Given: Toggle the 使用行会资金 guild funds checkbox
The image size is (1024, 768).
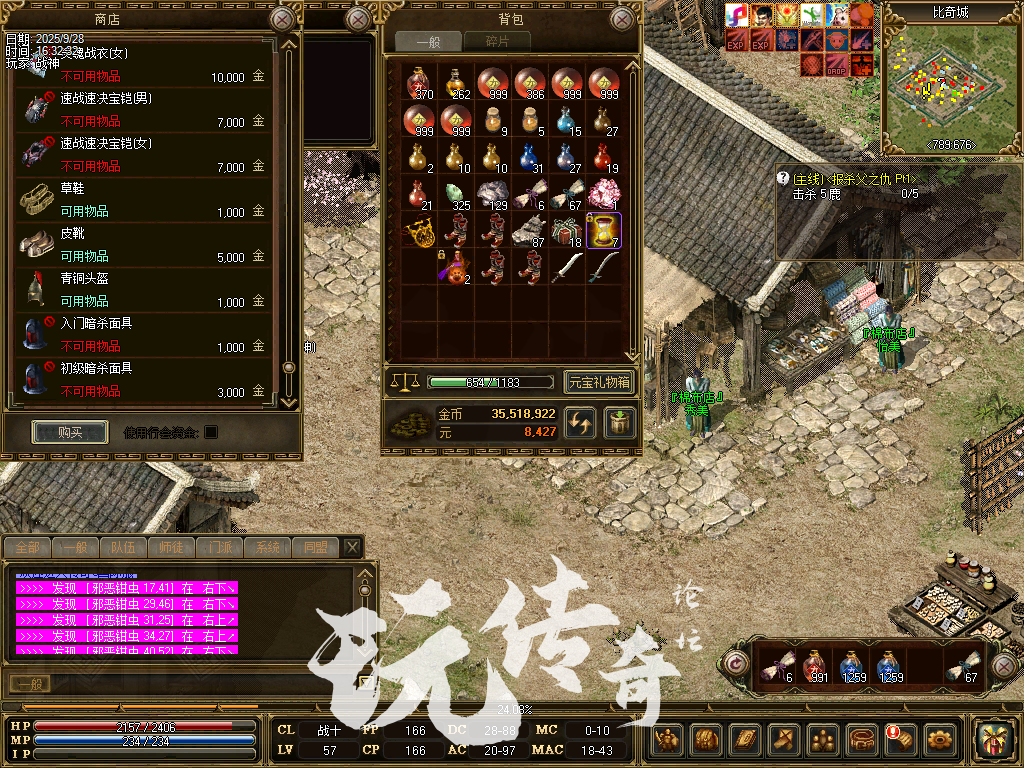Looking at the screenshot, I should (x=211, y=432).
